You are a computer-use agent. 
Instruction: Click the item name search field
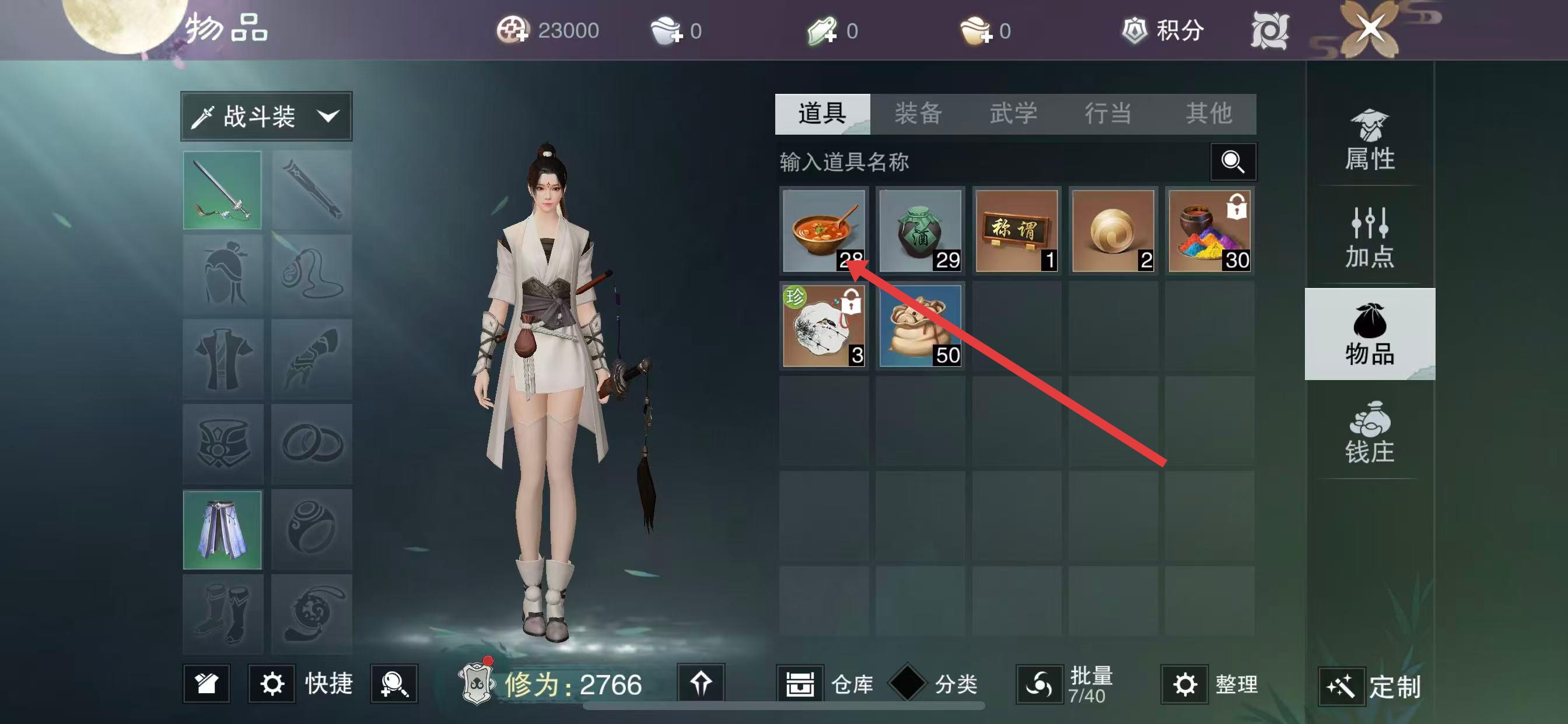pos(992,162)
